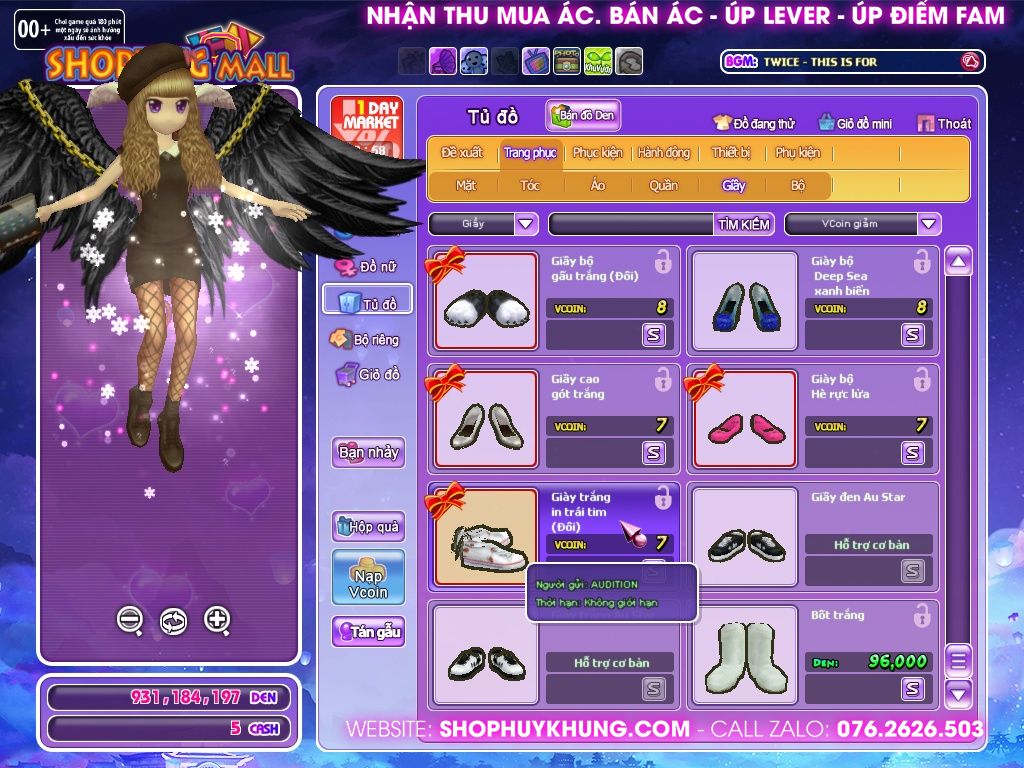Viewport: 1024px width, 768px height.
Task: Choose the Tóc subcategory
Action: (x=530, y=185)
